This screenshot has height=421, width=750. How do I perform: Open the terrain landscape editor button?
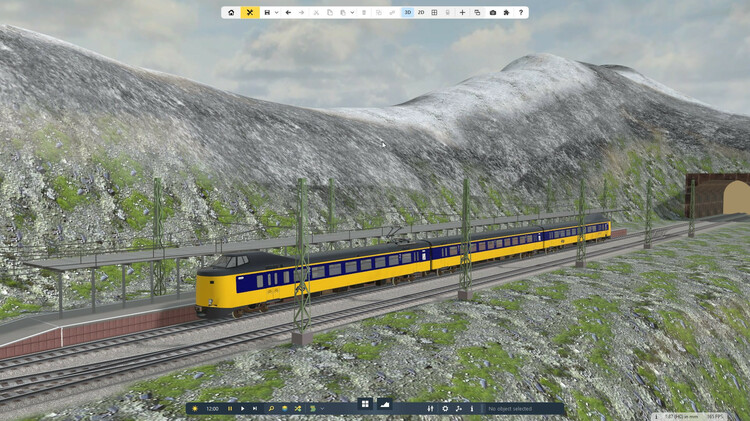pos(385,404)
